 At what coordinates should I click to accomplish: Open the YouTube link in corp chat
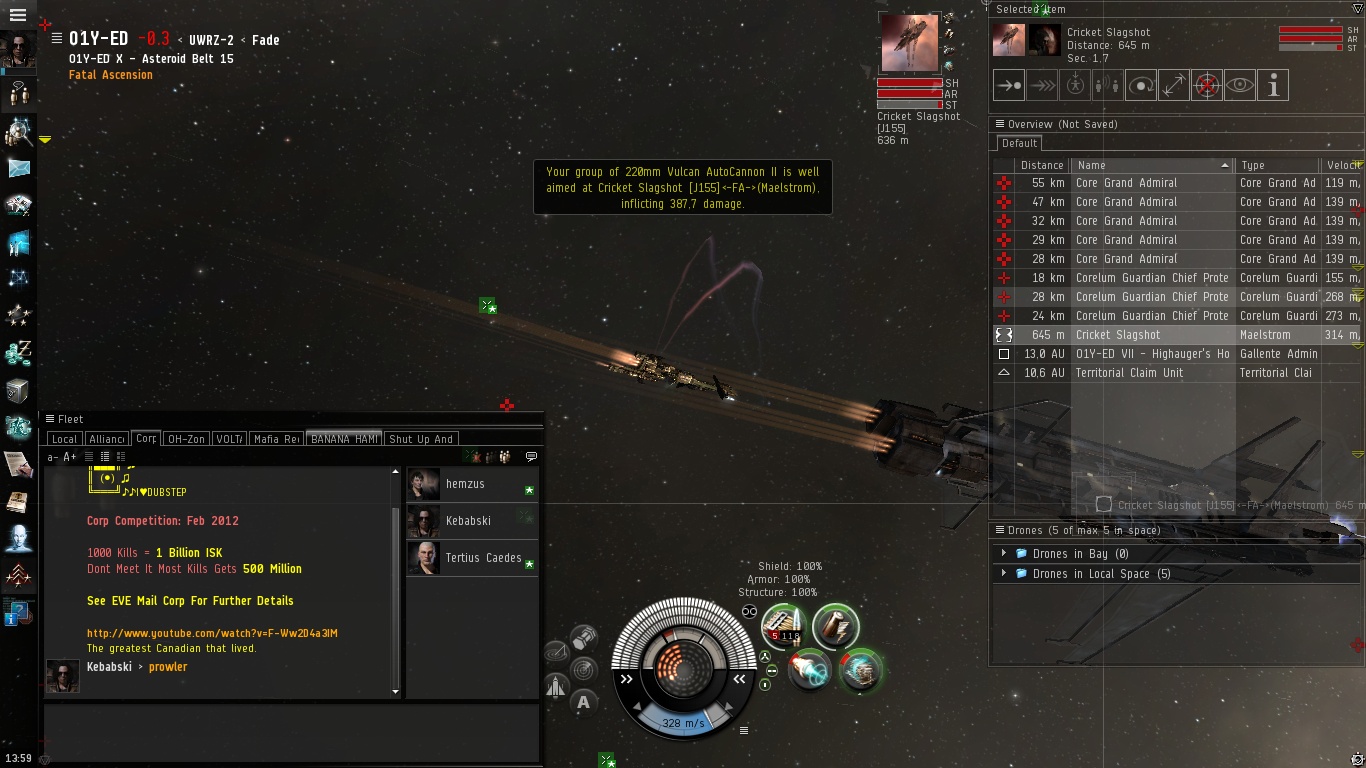tap(212, 633)
